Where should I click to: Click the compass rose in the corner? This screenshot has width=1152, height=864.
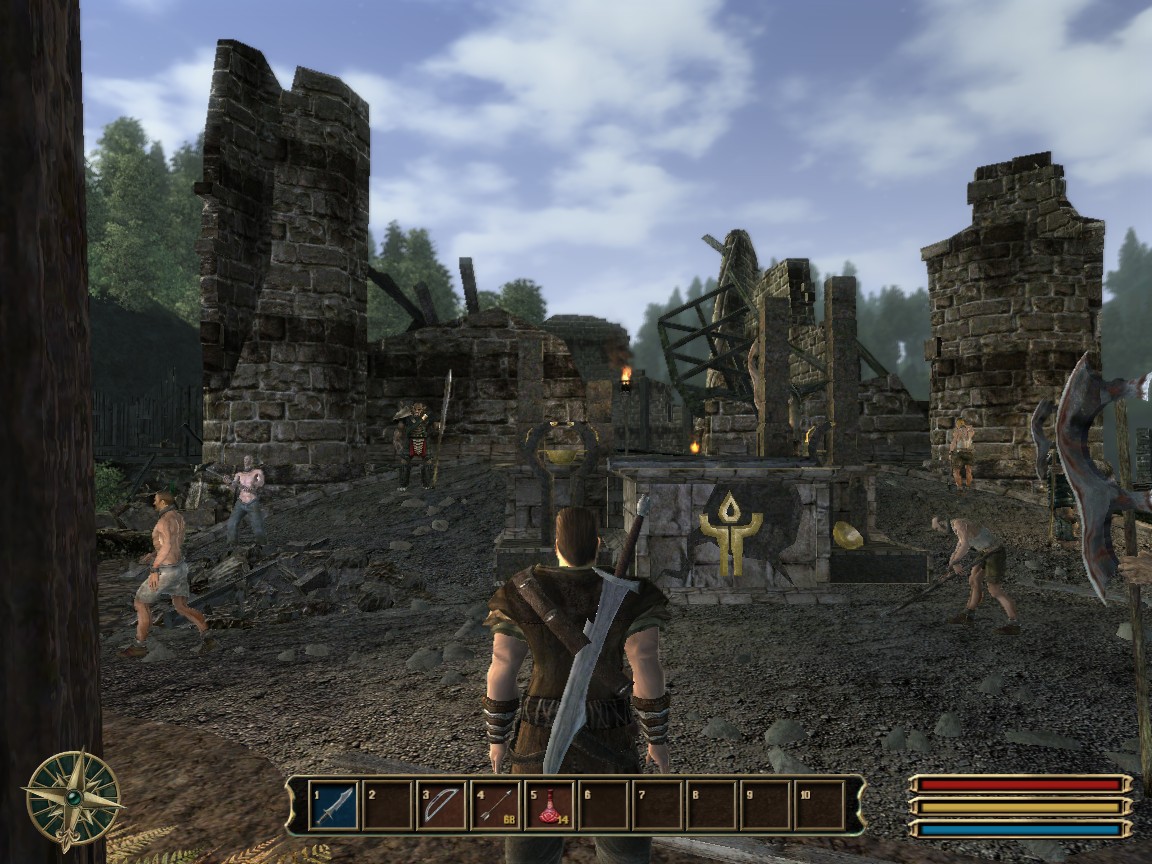click(73, 798)
